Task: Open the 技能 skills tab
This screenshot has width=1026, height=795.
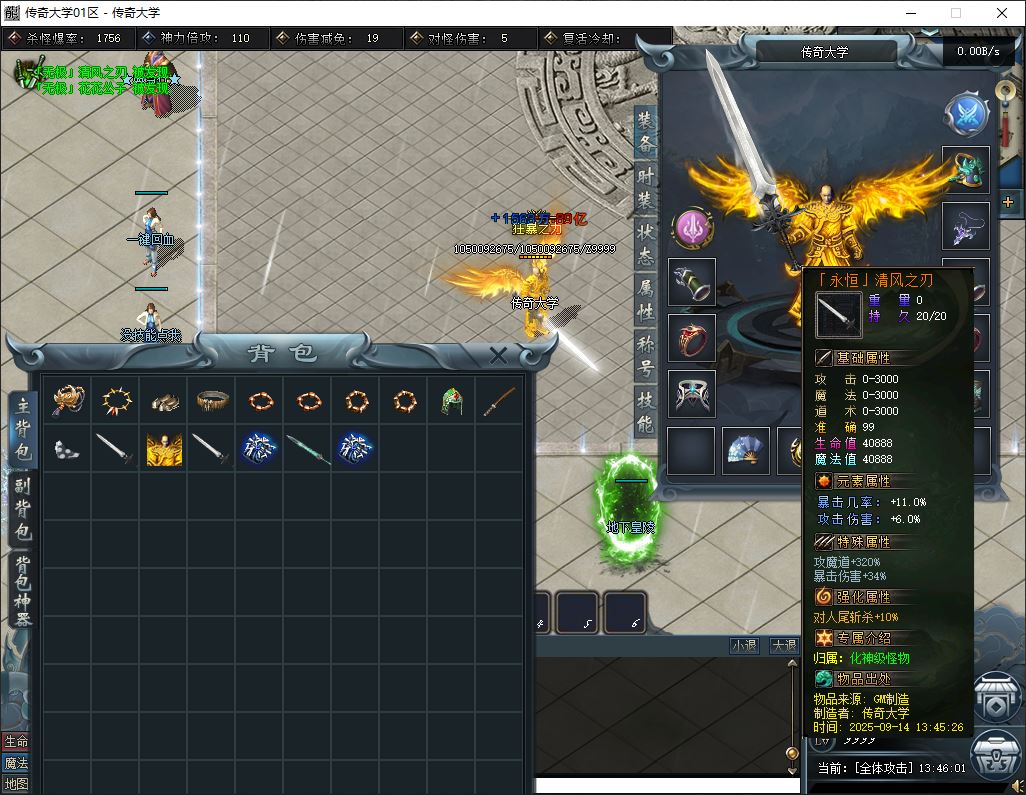Action: pos(645,412)
